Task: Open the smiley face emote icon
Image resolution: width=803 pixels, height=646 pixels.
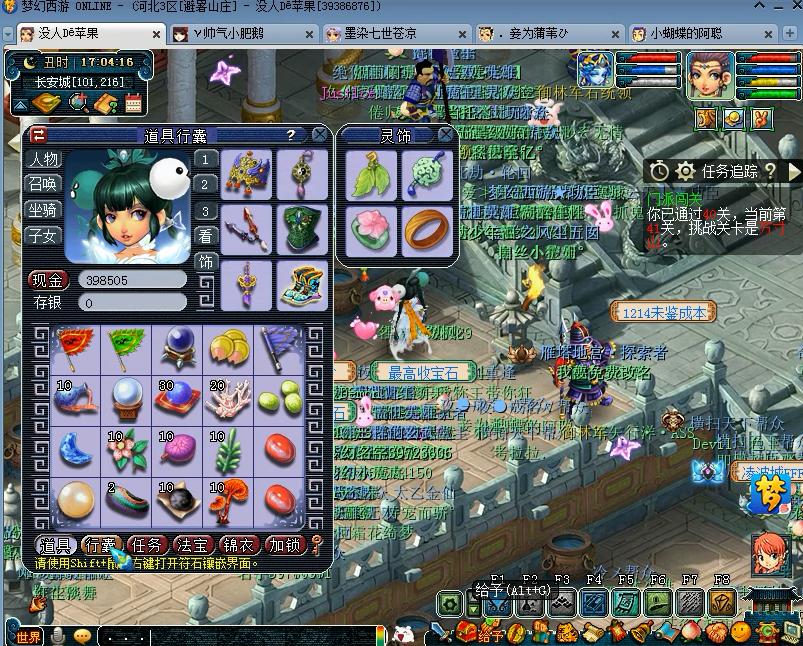Action: pyautogui.click(x=83, y=636)
